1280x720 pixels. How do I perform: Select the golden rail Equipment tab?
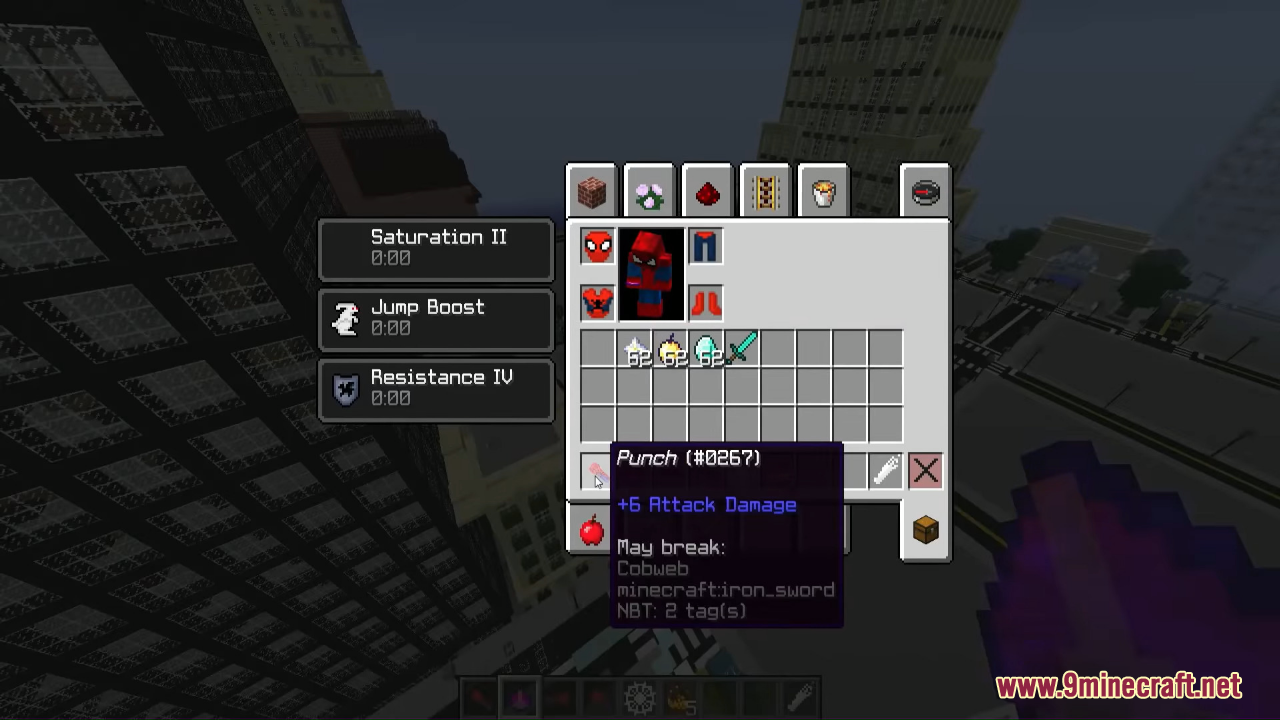pyautogui.click(x=765, y=191)
